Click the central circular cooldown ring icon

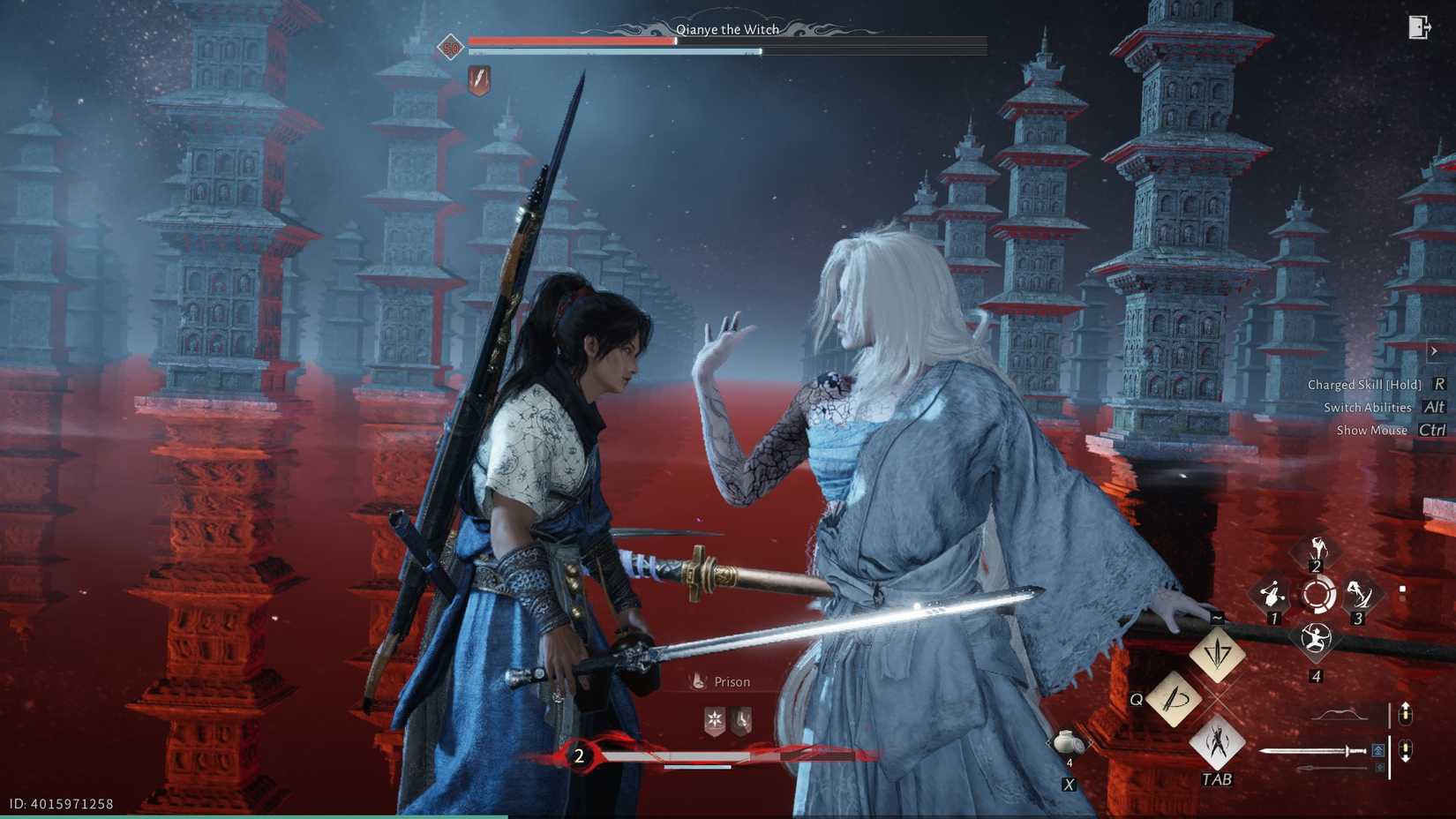click(1318, 595)
